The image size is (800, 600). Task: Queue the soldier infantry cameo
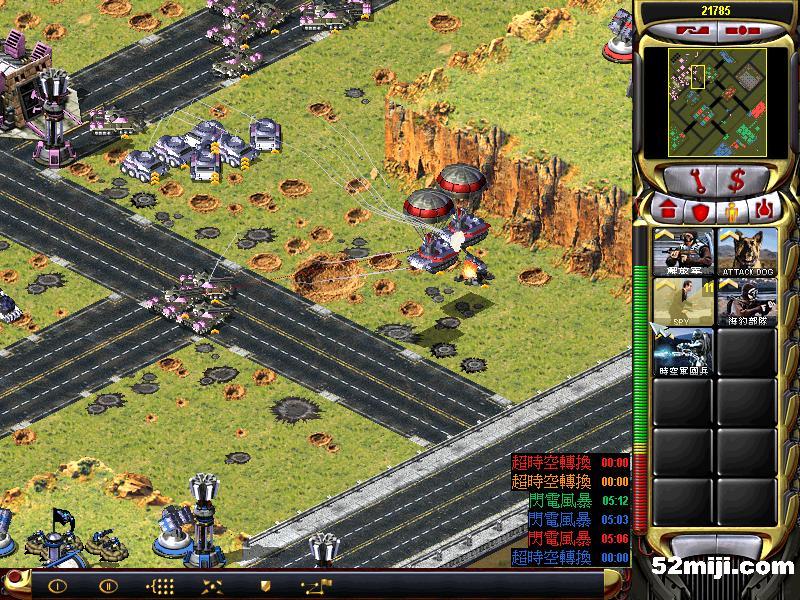(684, 253)
